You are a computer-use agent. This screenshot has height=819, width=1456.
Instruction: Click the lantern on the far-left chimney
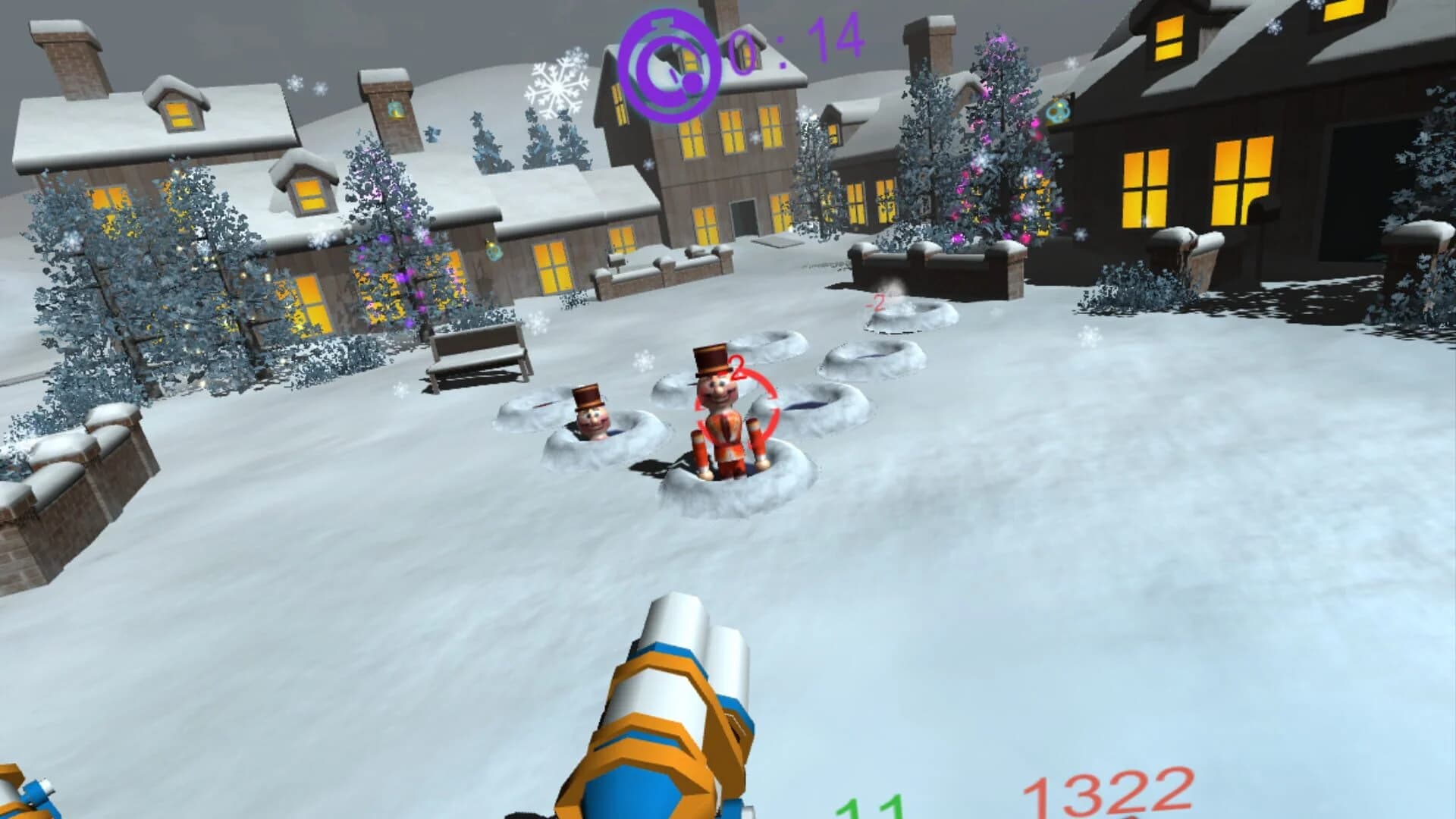point(396,109)
